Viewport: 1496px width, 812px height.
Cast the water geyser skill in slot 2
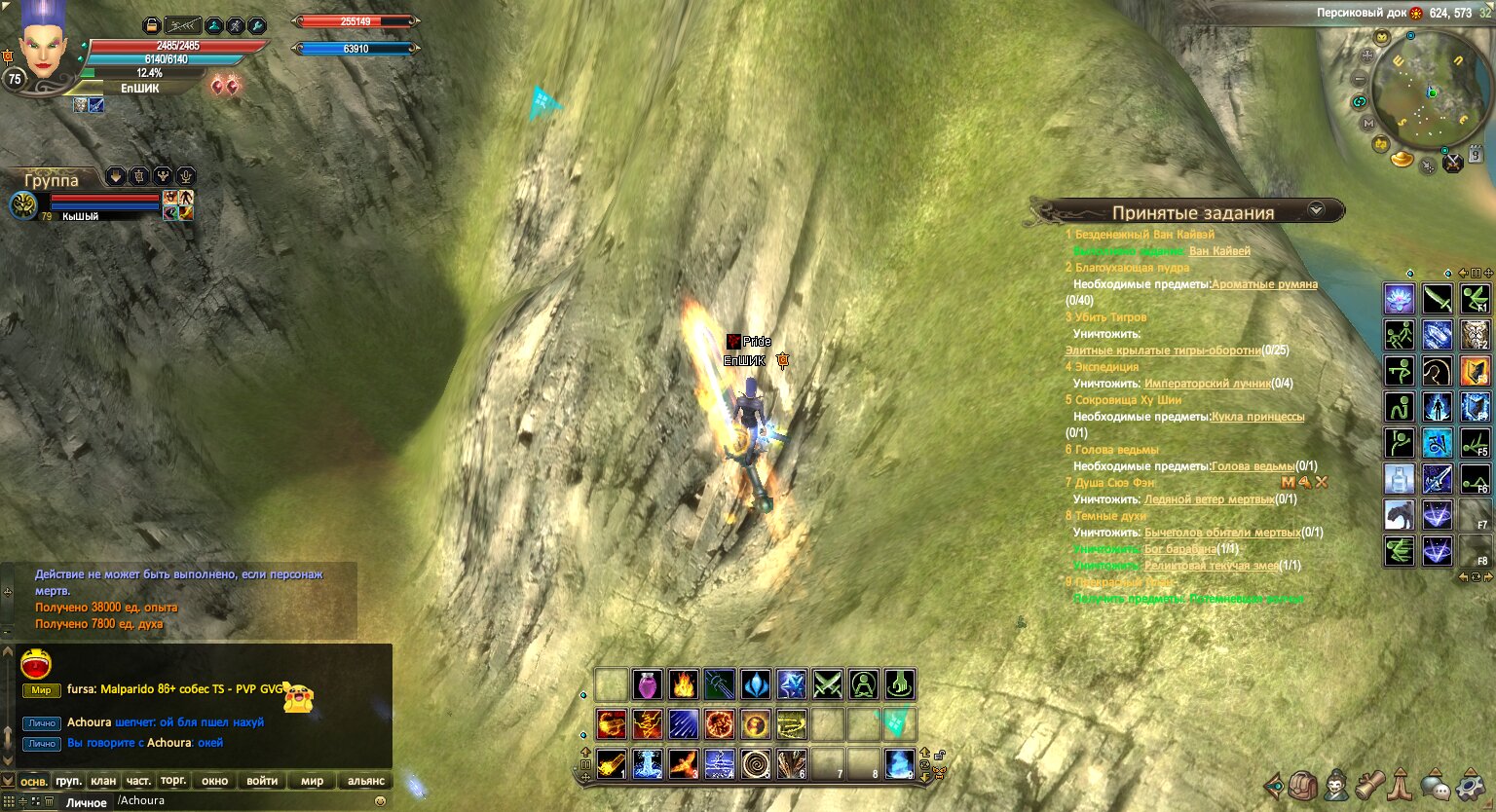(x=647, y=764)
